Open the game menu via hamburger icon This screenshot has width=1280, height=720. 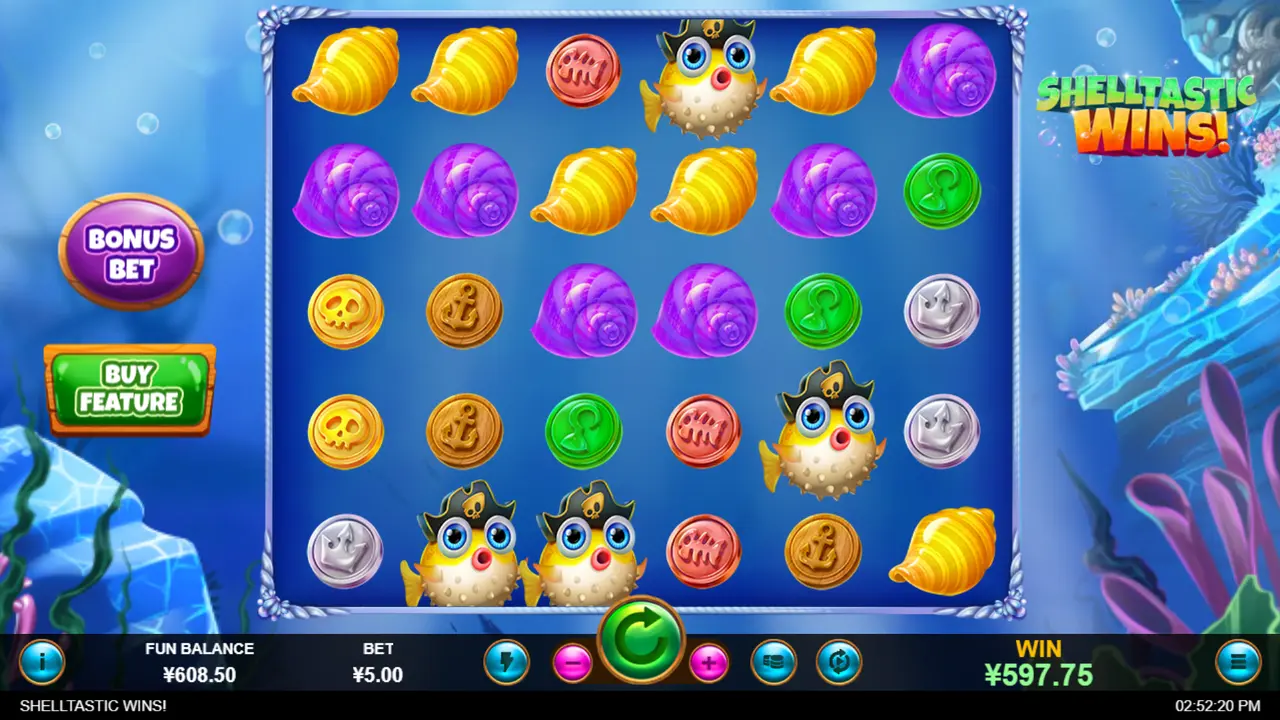(x=1238, y=661)
